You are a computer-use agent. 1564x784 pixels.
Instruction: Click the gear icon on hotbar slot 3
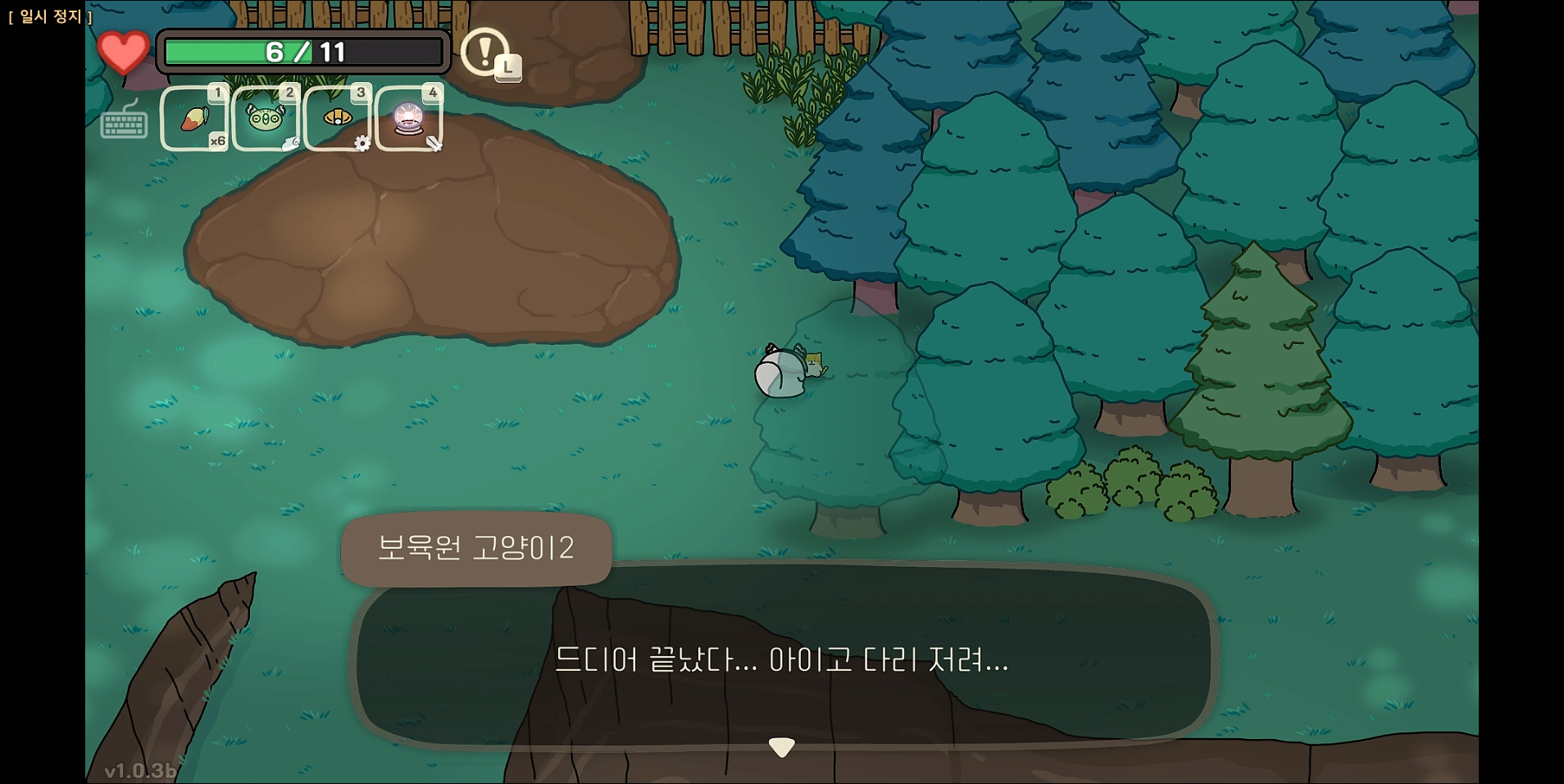[364, 144]
